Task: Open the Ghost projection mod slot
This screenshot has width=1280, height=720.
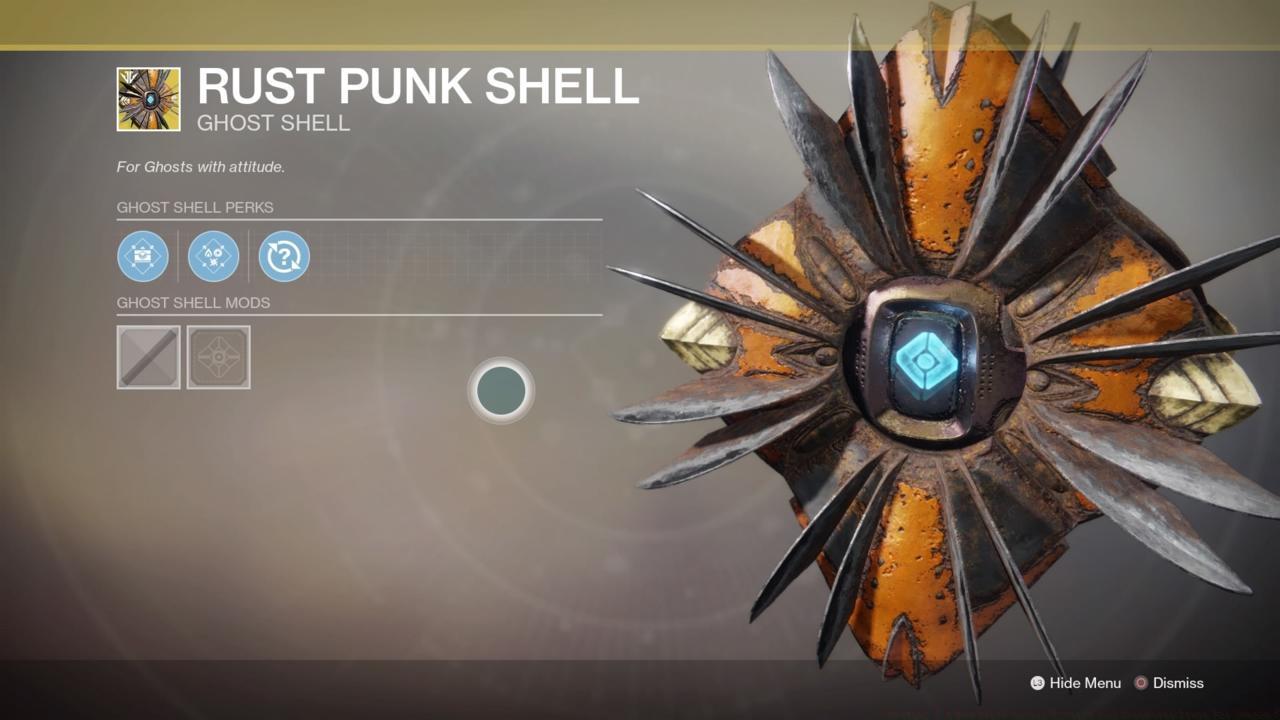Action: click(218, 357)
